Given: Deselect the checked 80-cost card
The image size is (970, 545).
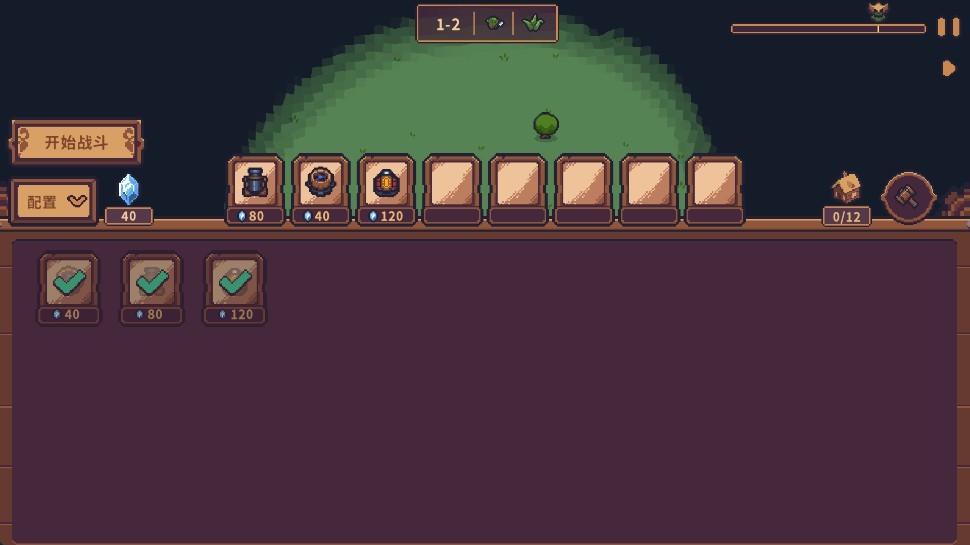Looking at the screenshot, I should click(x=152, y=282).
